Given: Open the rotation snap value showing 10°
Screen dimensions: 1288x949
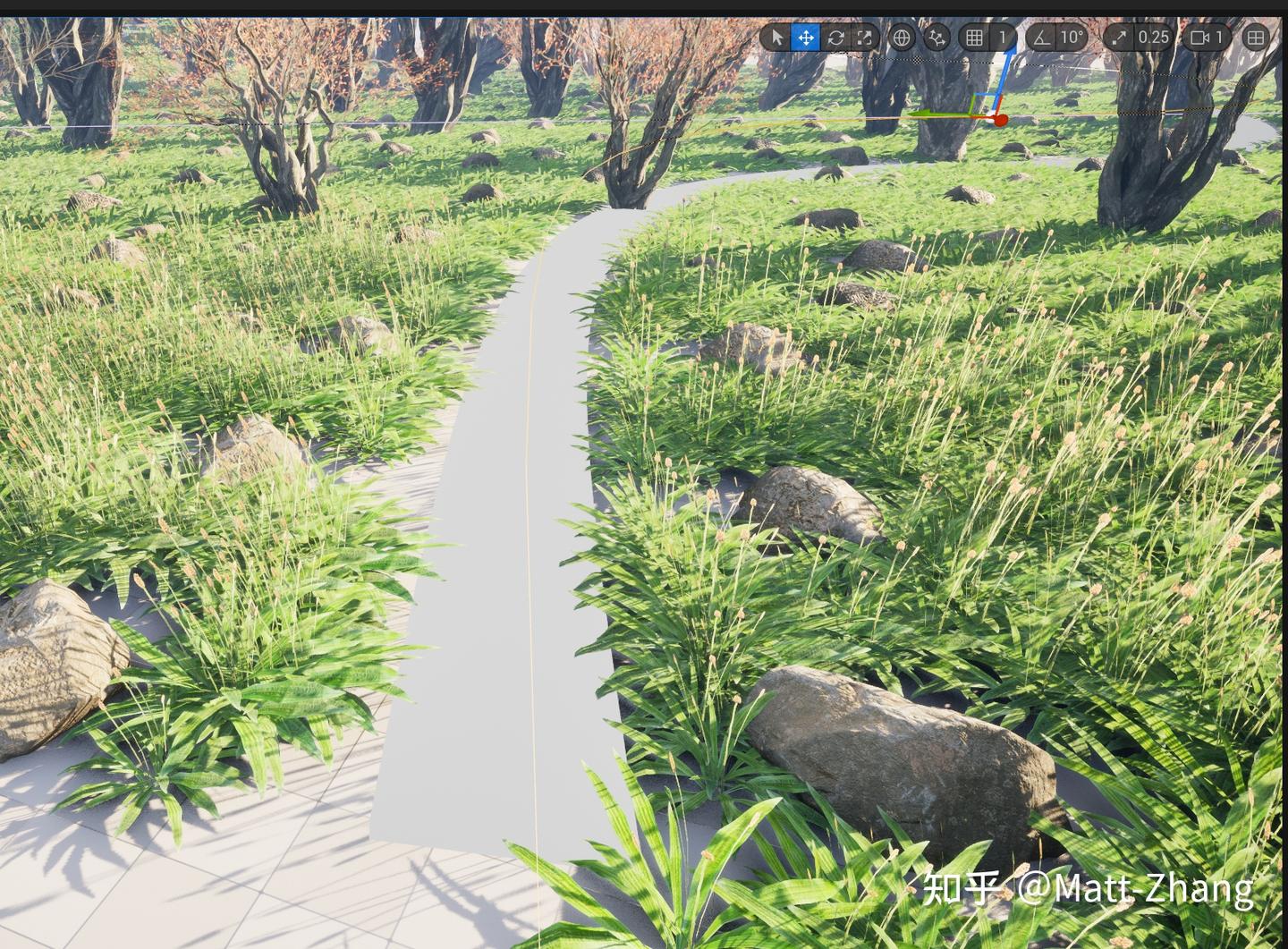Looking at the screenshot, I should point(1071,38).
